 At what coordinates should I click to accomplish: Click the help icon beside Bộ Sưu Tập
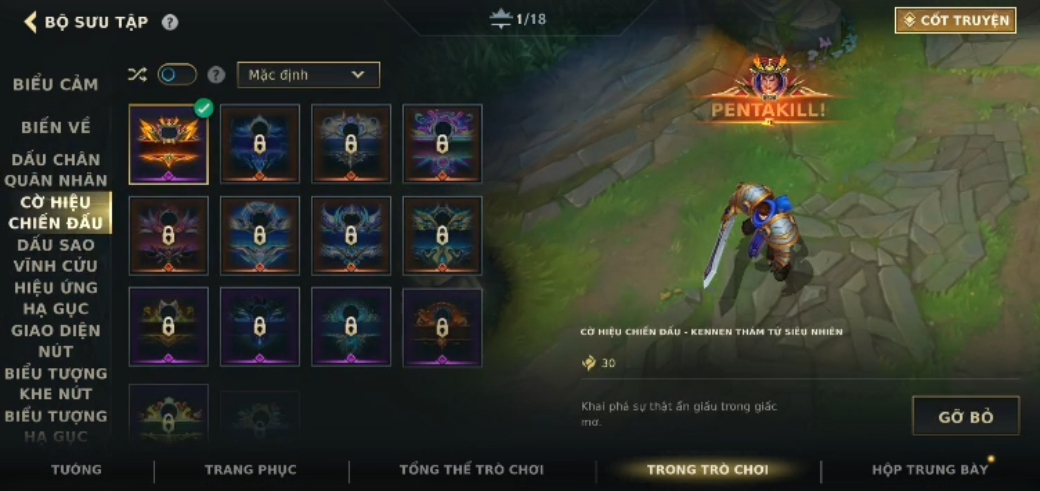point(170,22)
